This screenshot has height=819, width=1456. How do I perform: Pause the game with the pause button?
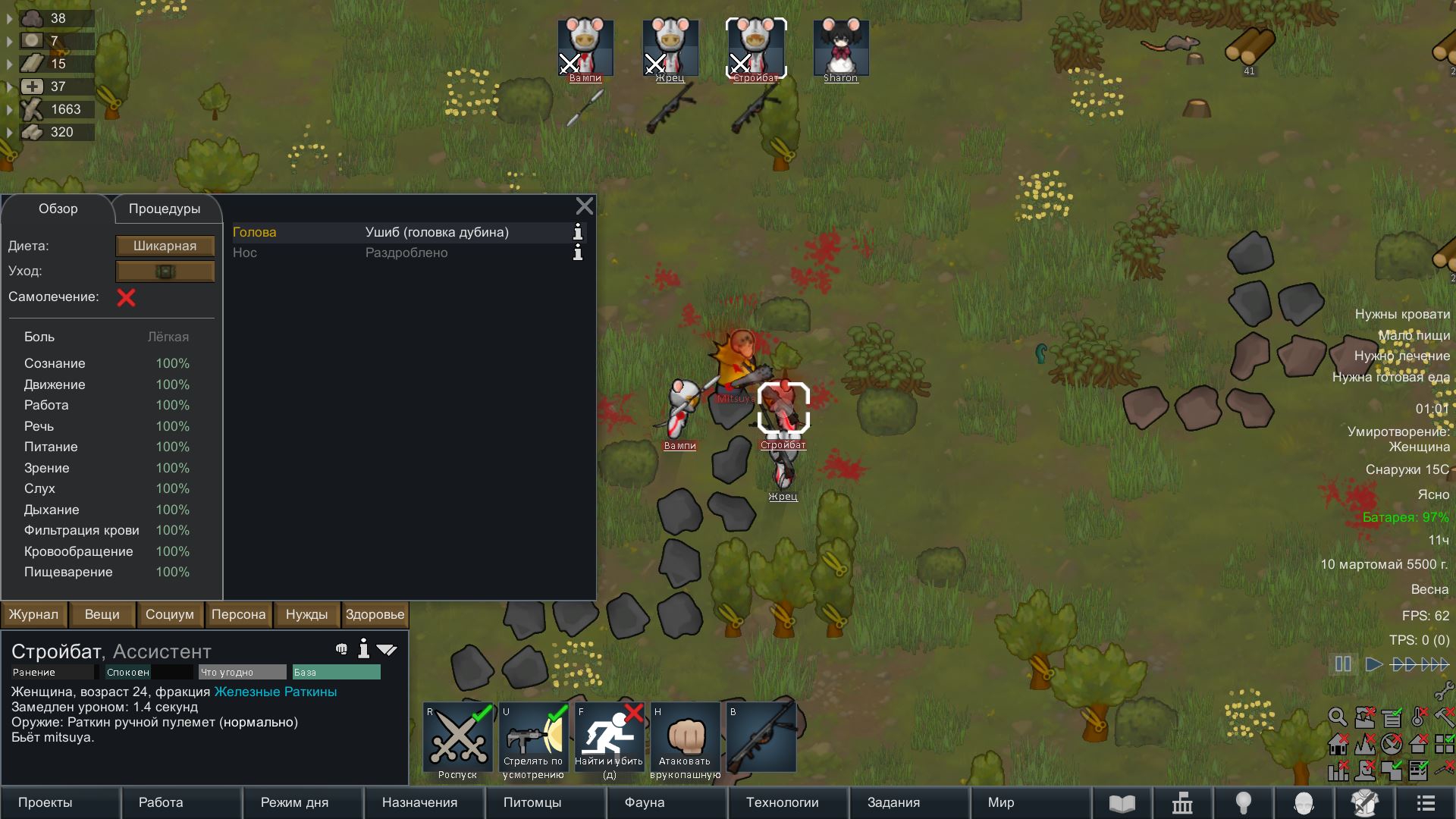[x=1343, y=664]
